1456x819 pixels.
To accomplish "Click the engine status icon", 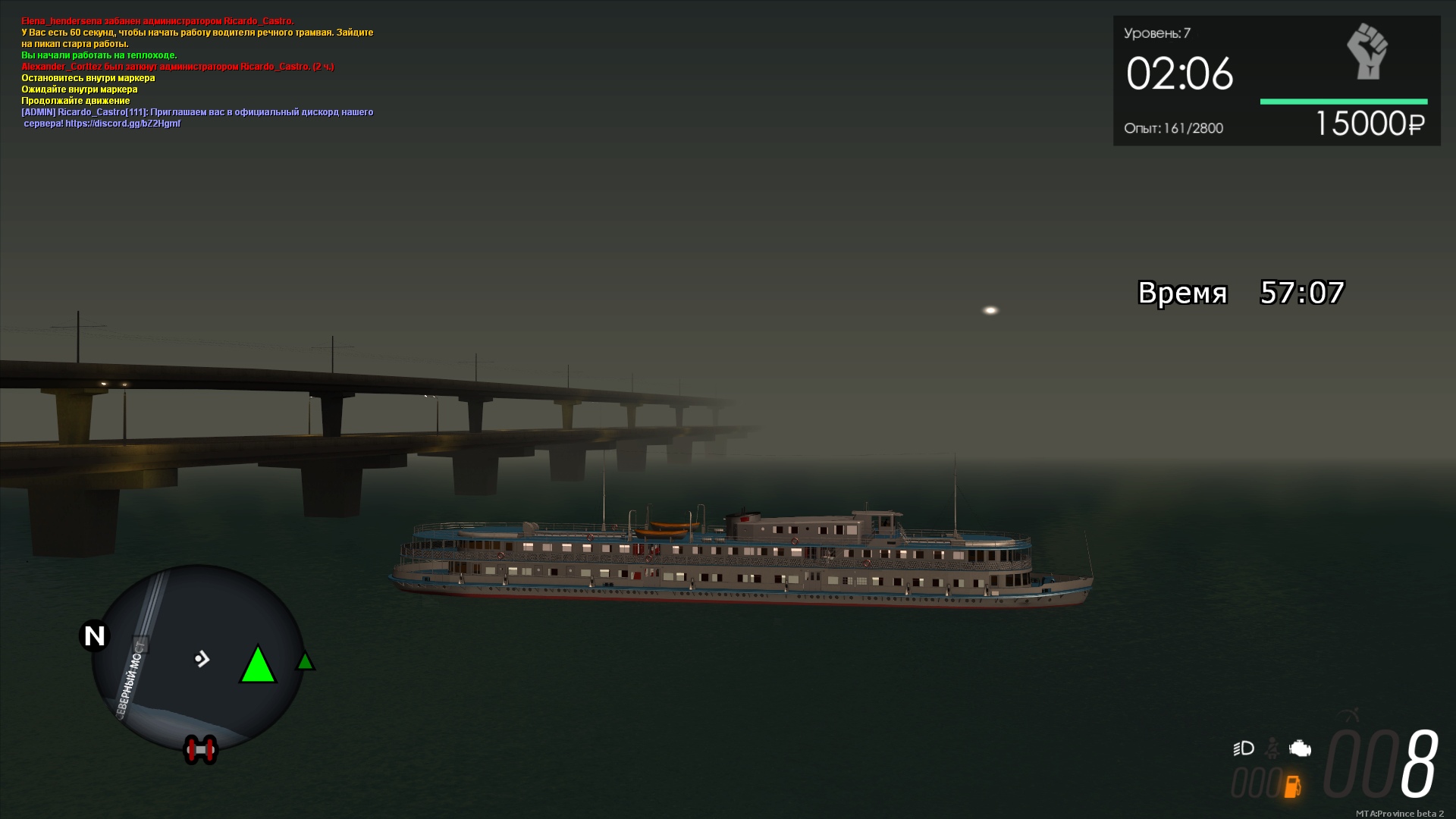I will (1300, 748).
